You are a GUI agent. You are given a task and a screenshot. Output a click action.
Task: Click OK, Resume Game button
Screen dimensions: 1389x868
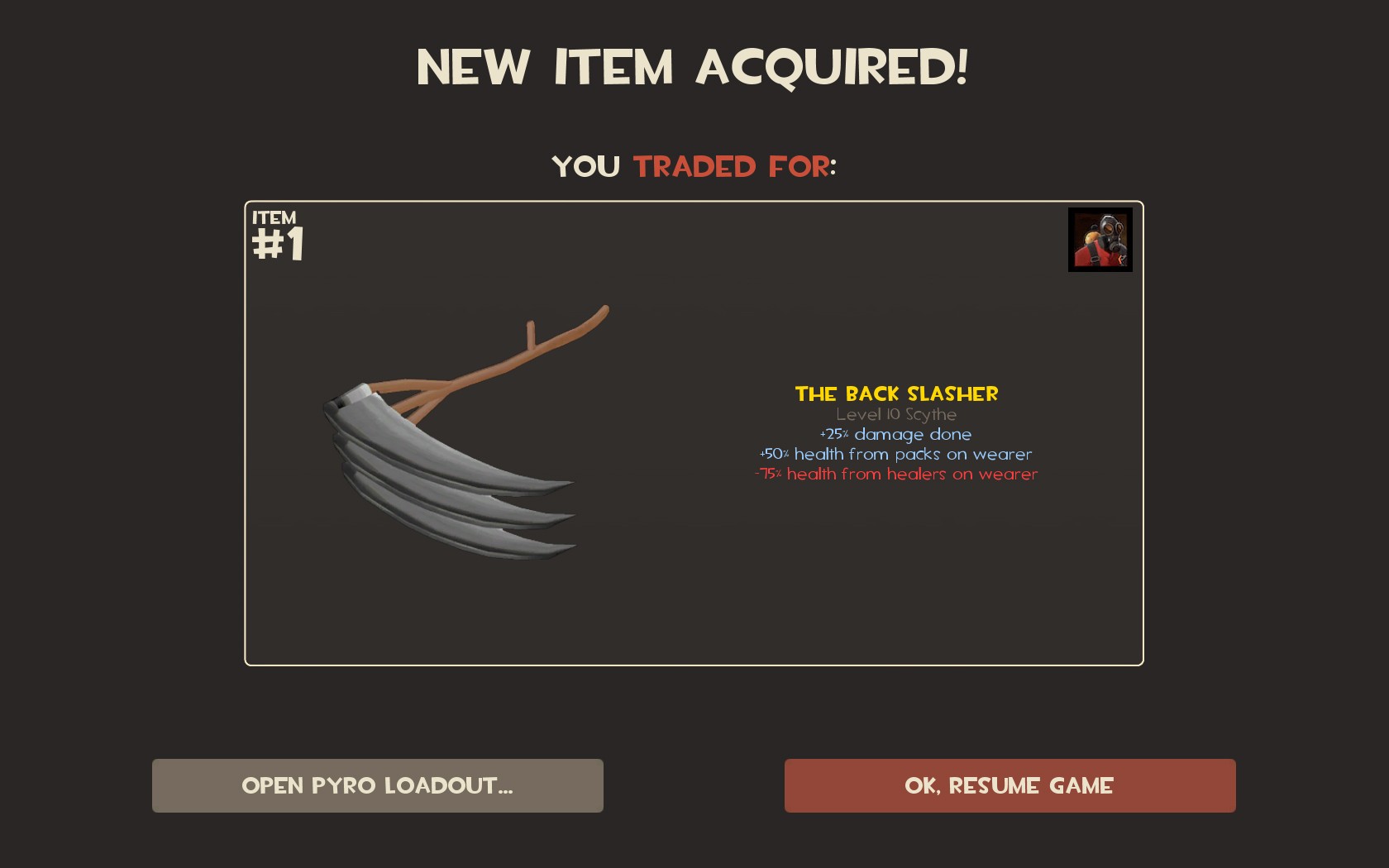point(1010,785)
